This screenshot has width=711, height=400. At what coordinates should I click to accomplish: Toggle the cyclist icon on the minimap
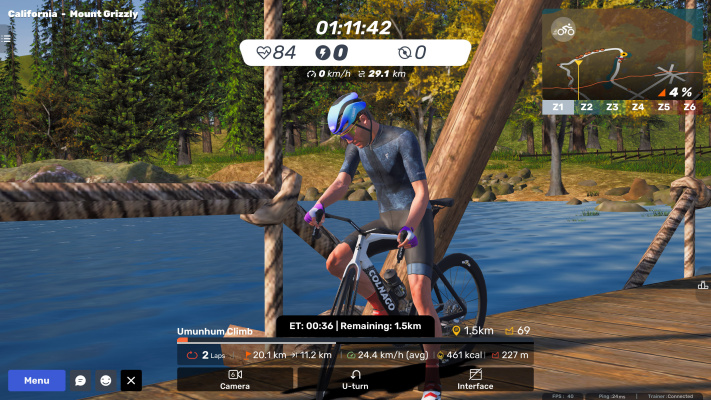(564, 29)
